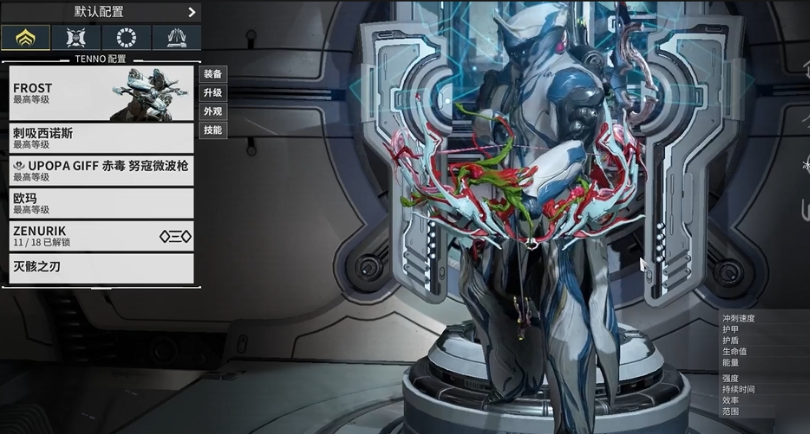The height and width of the screenshot is (434, 810).
Task: Pick the 欧玛 melee weapon slot
Action: click(x=100, y=203)
